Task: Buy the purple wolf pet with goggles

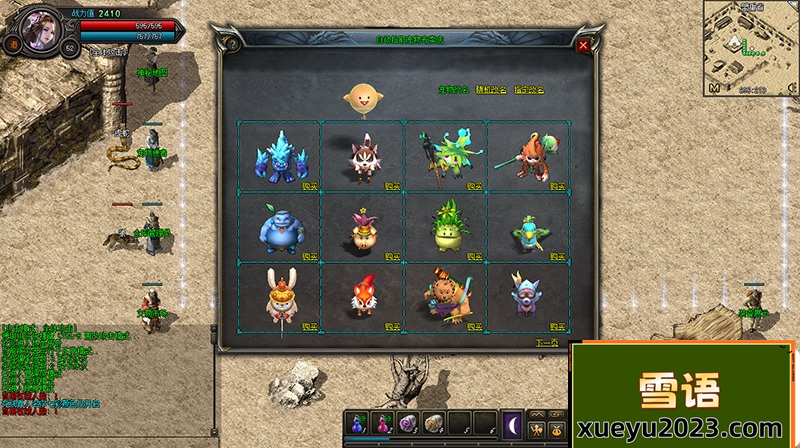Action: click(x=556, y=326)
